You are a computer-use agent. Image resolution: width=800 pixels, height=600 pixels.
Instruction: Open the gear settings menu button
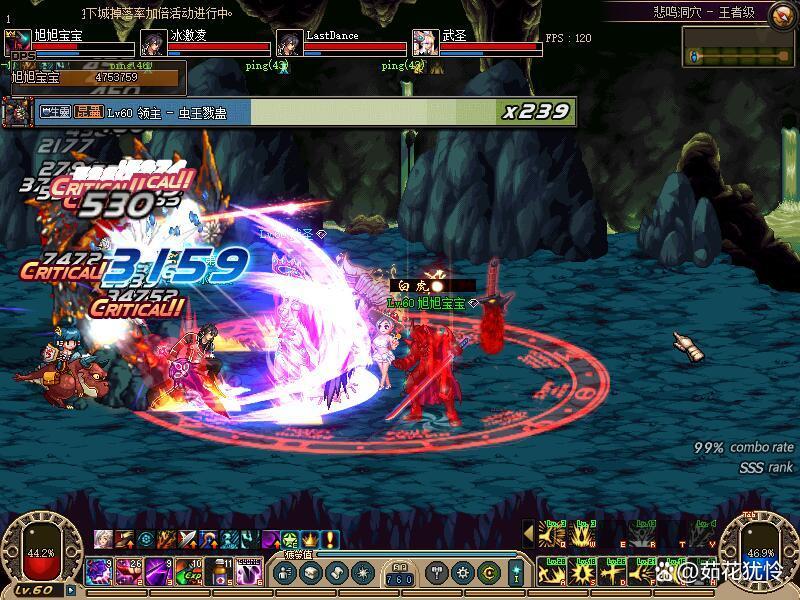pyautogui.click(x=463, y=573)
